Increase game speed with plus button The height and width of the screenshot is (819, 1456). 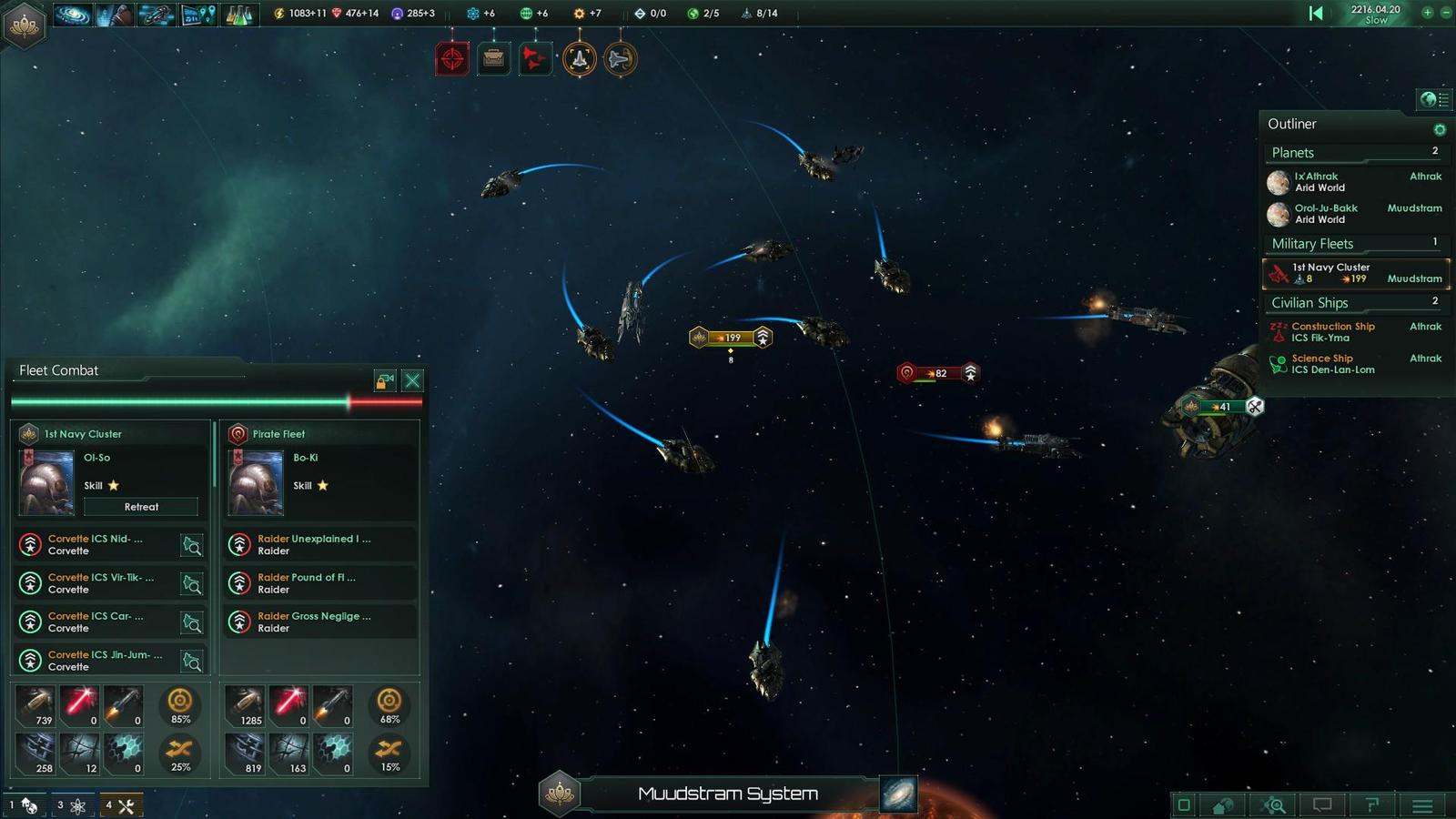pos(1427,13)
